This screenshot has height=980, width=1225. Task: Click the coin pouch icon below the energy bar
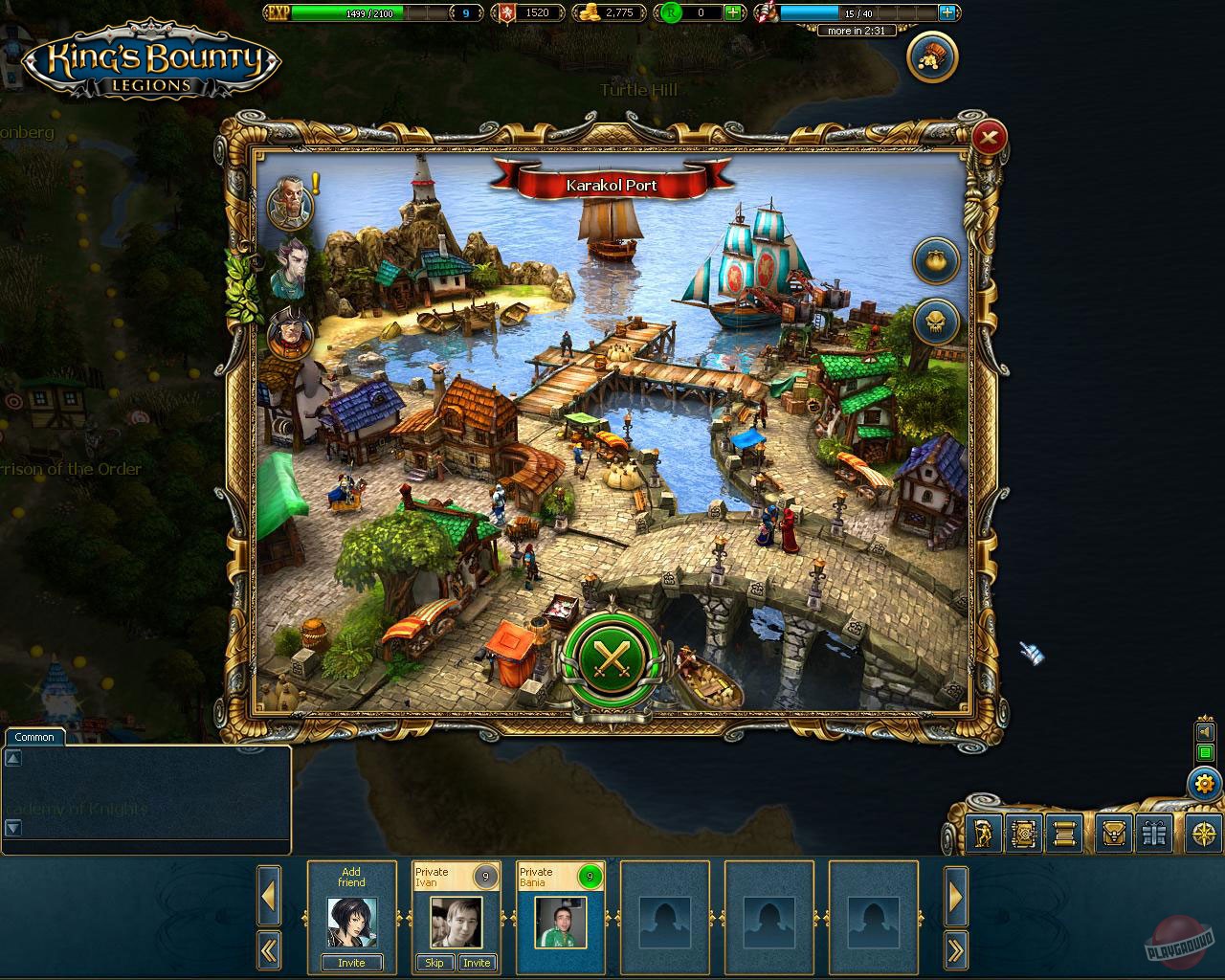click(x=930, y=56)
